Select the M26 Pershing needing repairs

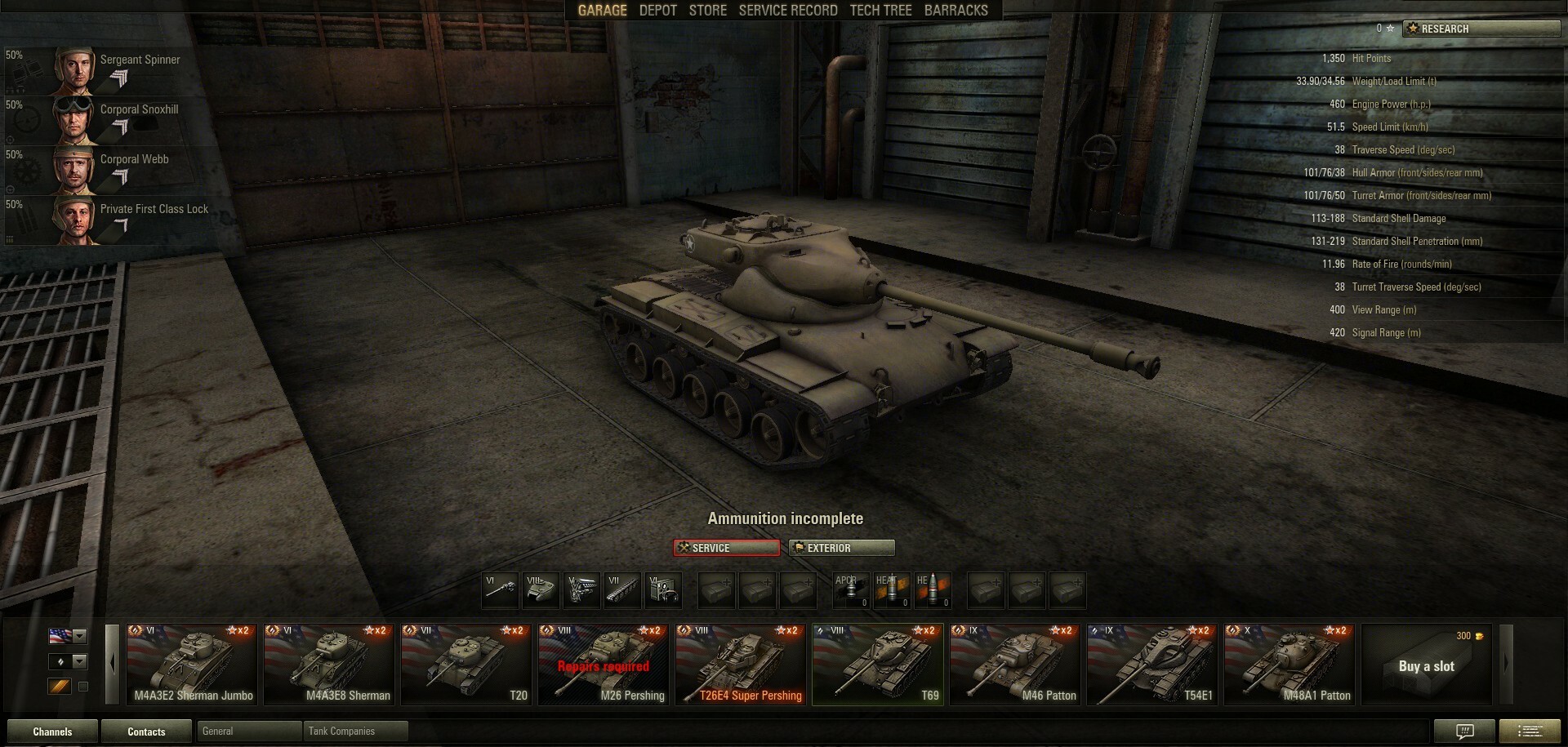pos(604,664)
